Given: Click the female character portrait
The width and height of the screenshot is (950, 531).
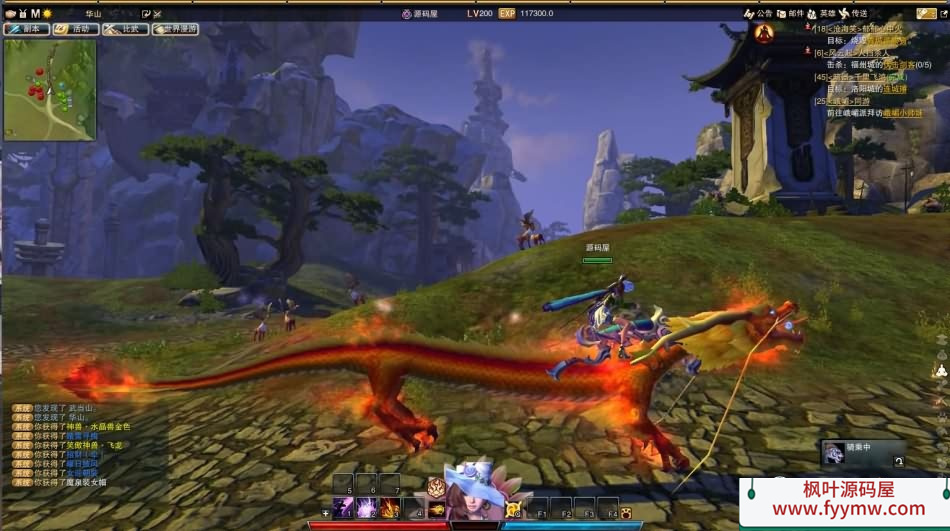Looking at the screenshot, I should click(x=473, y=495).
